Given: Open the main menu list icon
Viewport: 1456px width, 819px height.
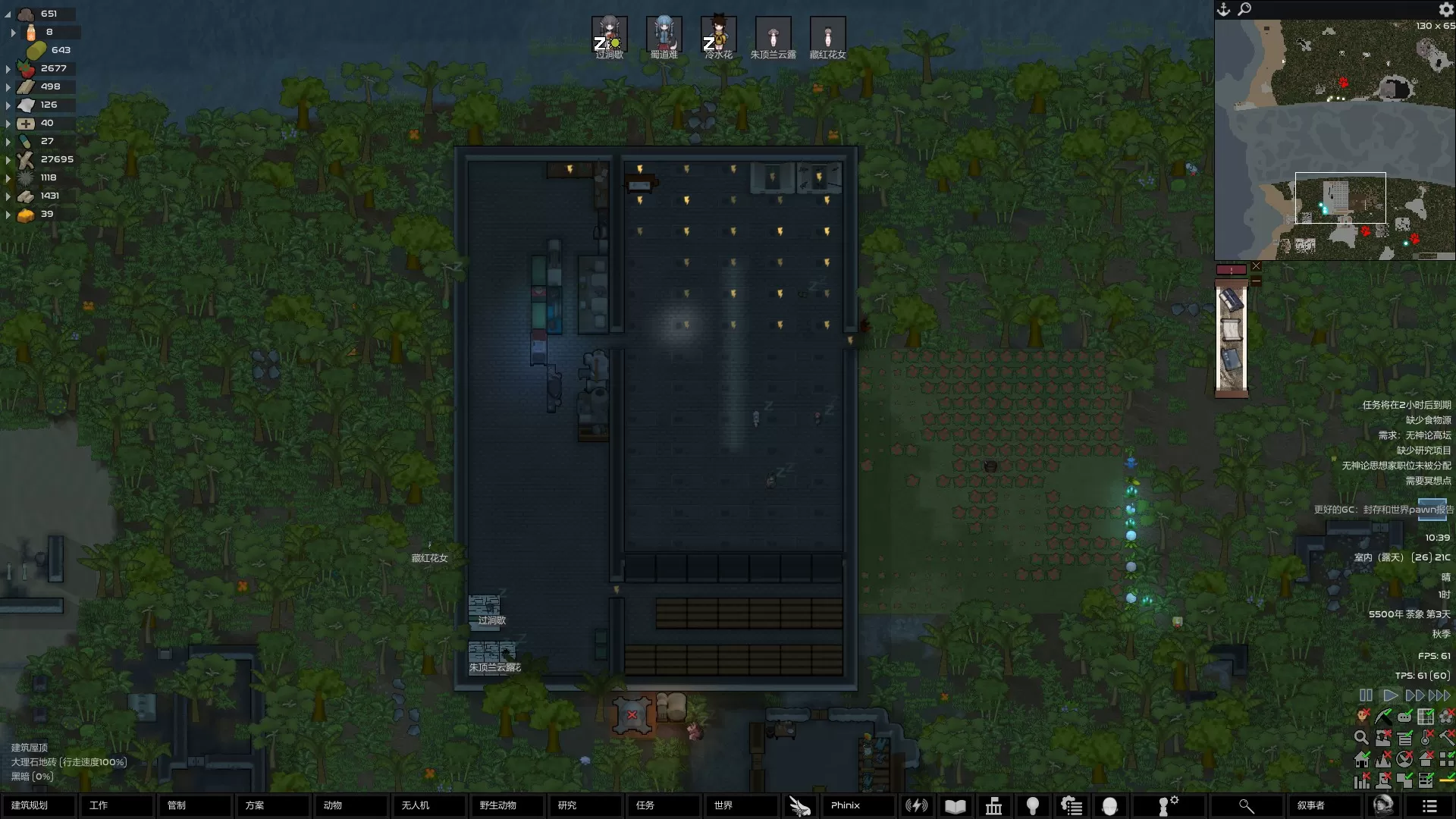Looking at the screenshot, I should pyautogui.click(x=1429, y=805).
